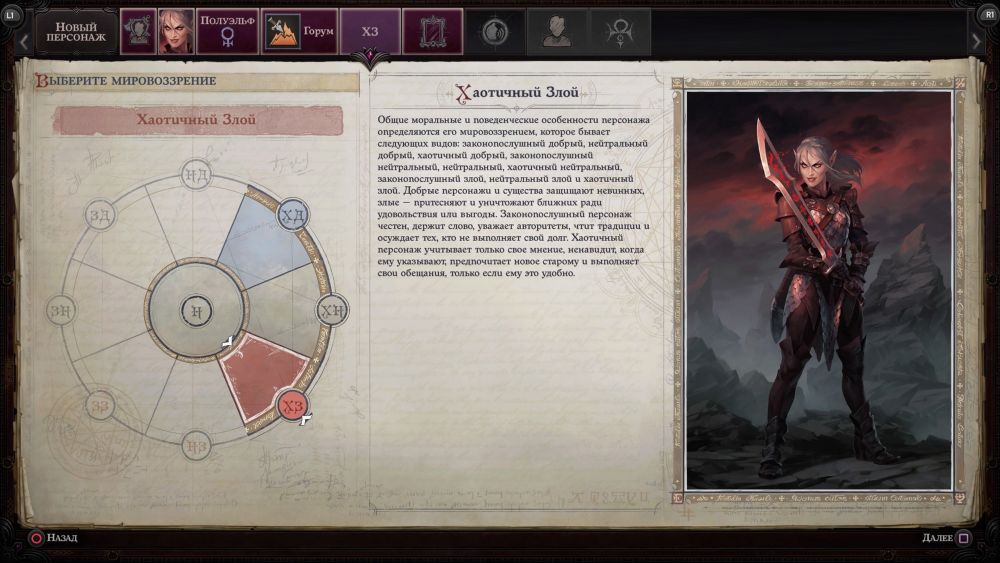
Task: Go back with the Назад button
Action: (x=53, y=538)
